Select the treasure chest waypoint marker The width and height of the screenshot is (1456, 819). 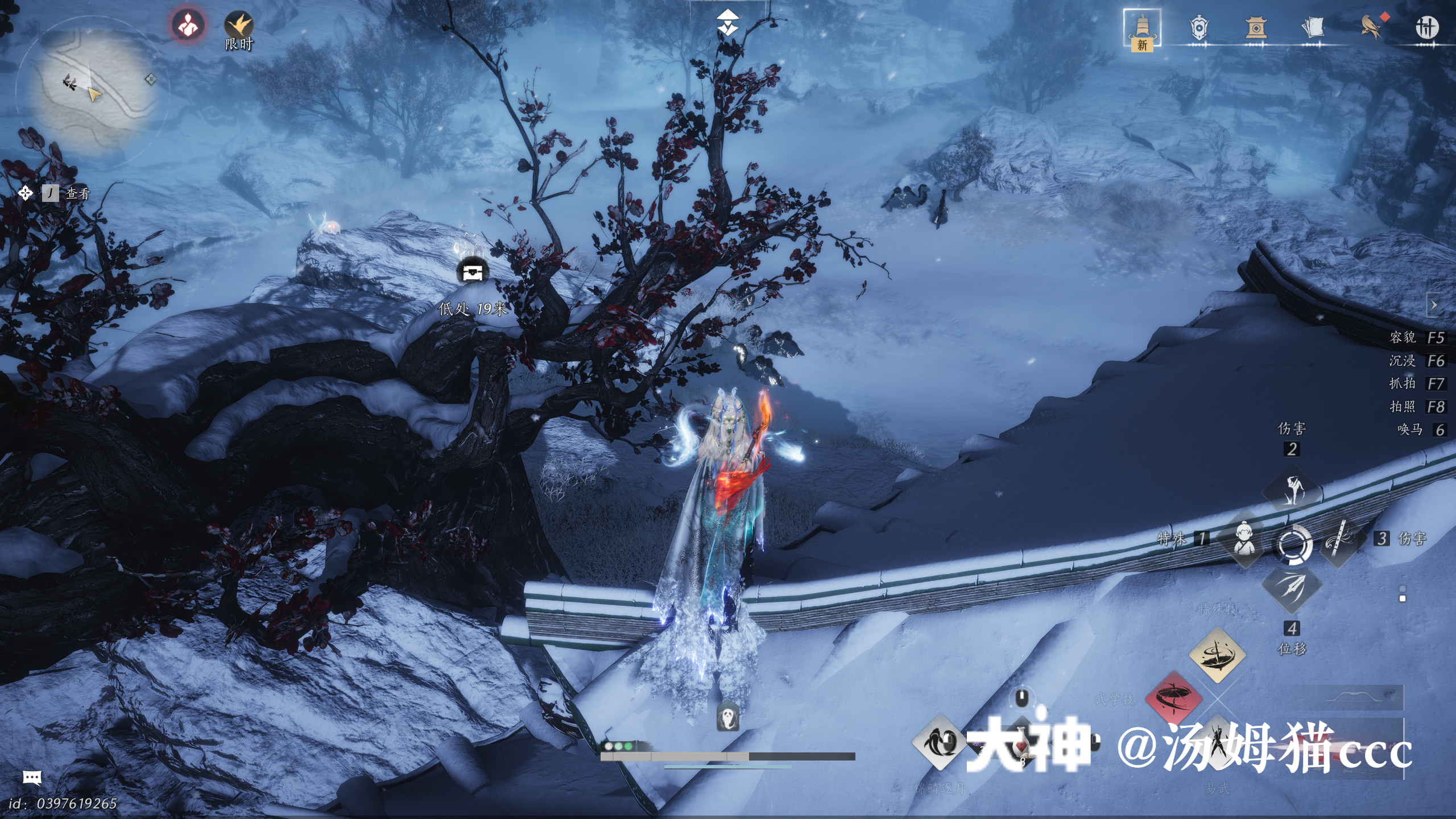click(x=473, y=272)
